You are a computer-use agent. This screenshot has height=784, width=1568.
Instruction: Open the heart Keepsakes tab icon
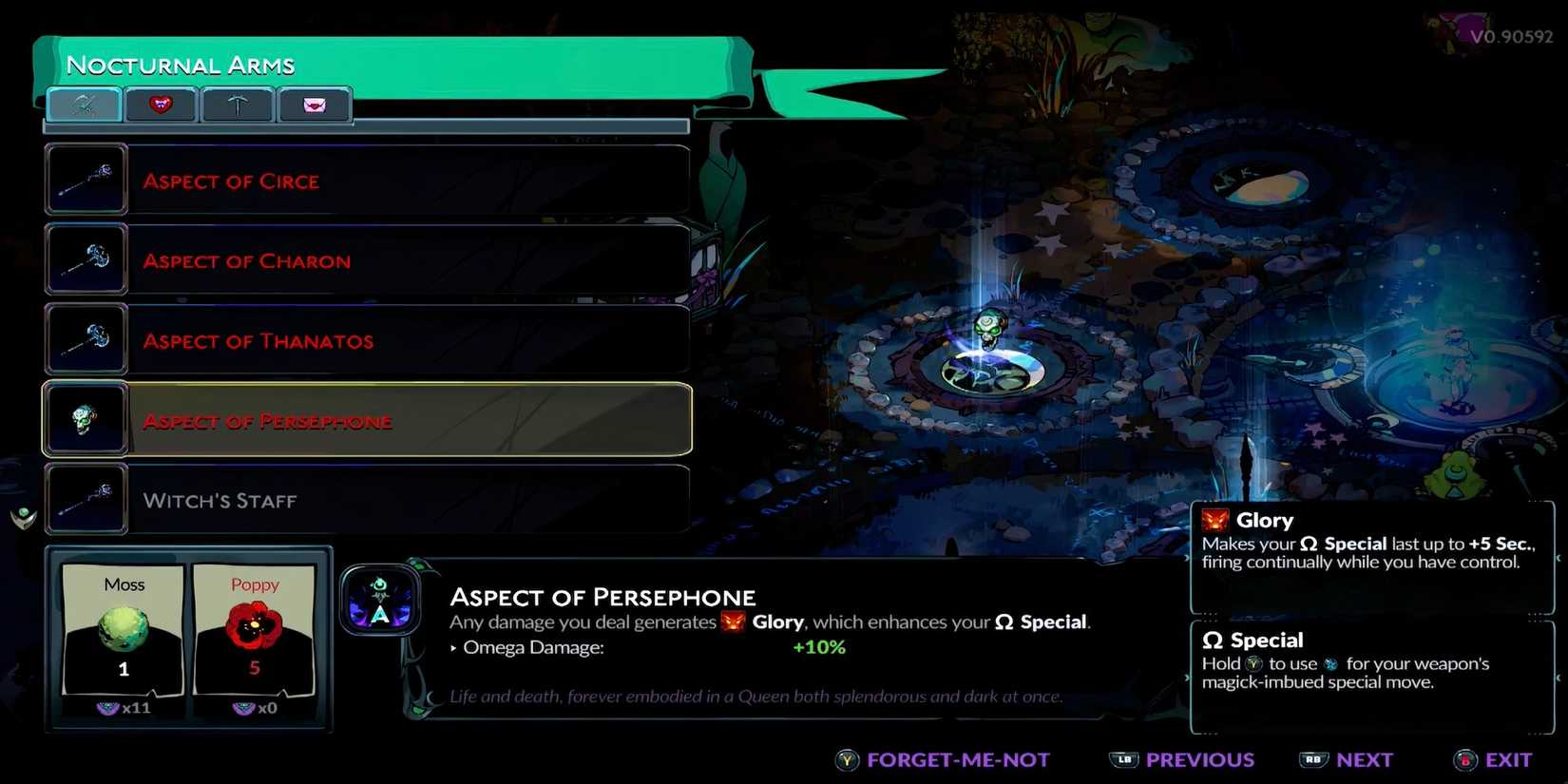pyautogui.click(x=160, y=105)
